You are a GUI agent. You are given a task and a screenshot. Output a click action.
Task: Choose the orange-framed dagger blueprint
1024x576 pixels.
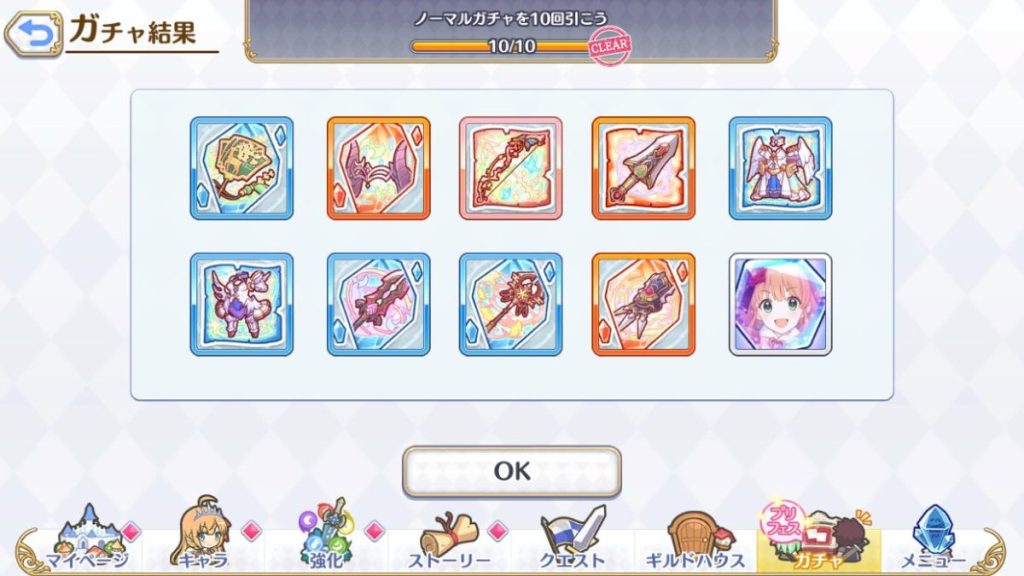pos(643,168)
